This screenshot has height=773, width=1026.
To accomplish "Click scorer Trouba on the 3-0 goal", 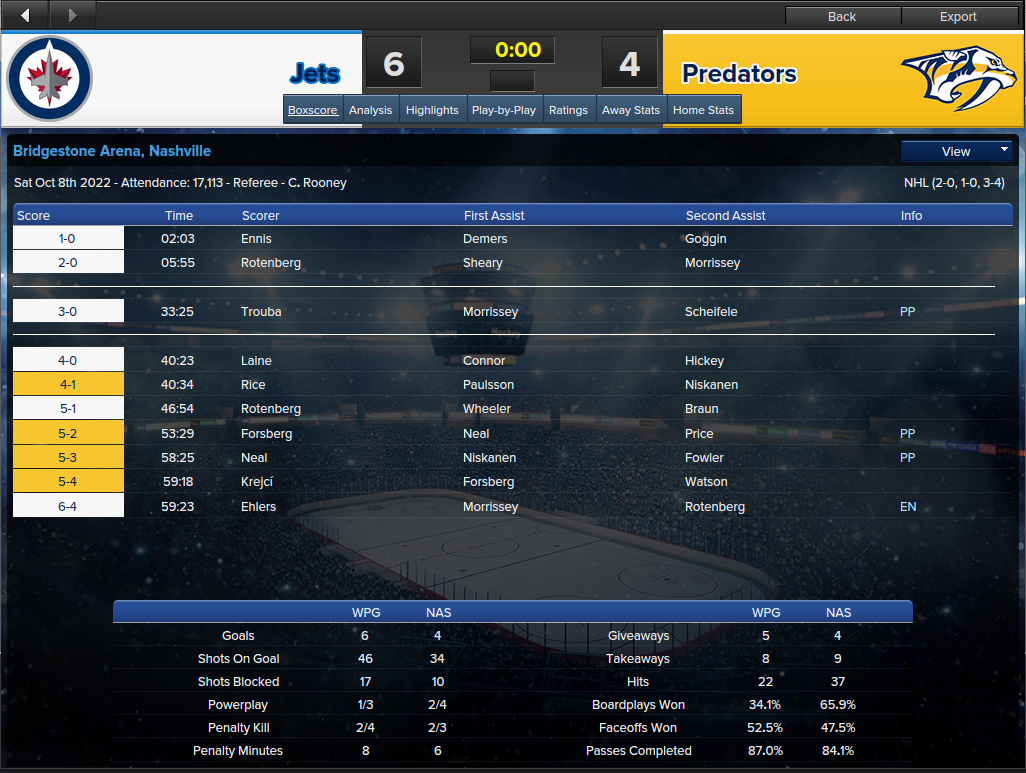I will tap(261, 312).
